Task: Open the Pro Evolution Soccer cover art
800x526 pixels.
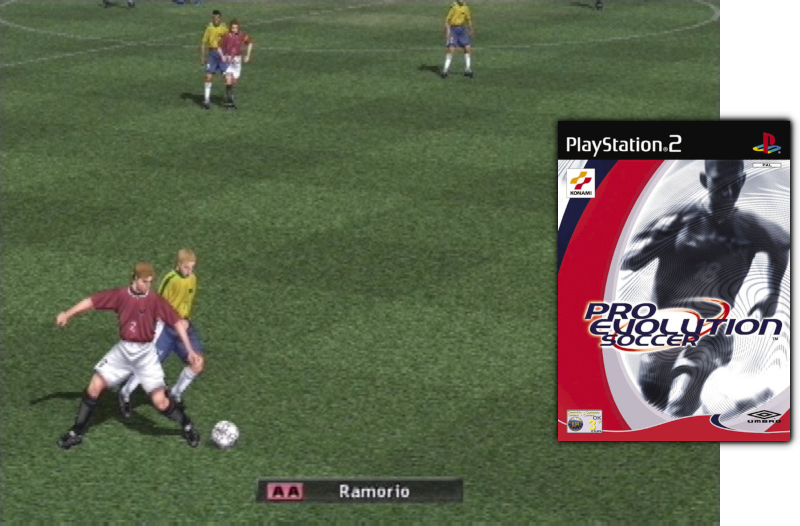Action: tap(673, 281)
